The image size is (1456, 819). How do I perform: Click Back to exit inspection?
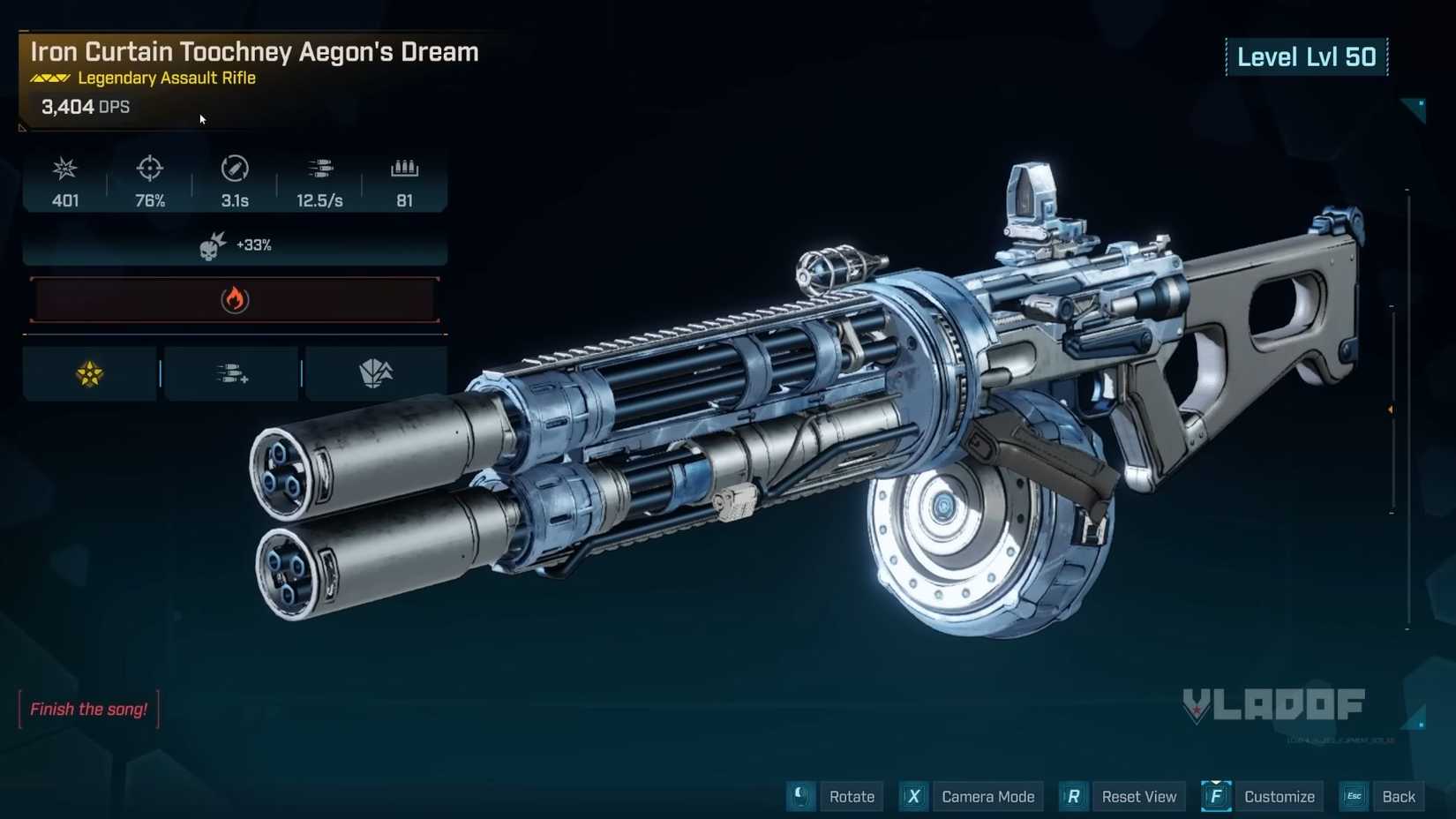pyautogui.click(x=1399, y=796)
